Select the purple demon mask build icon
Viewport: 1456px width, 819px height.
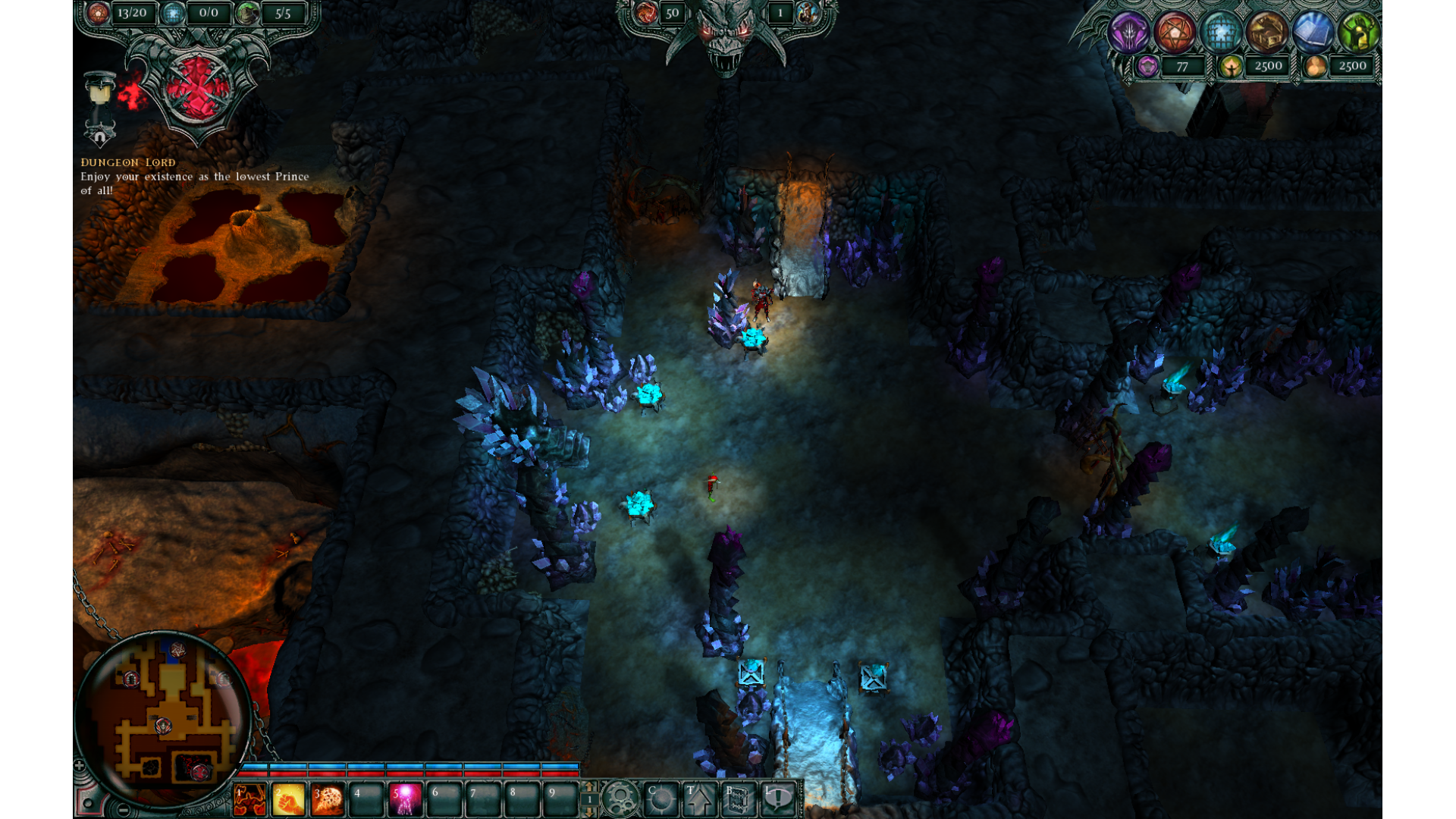1128,33
